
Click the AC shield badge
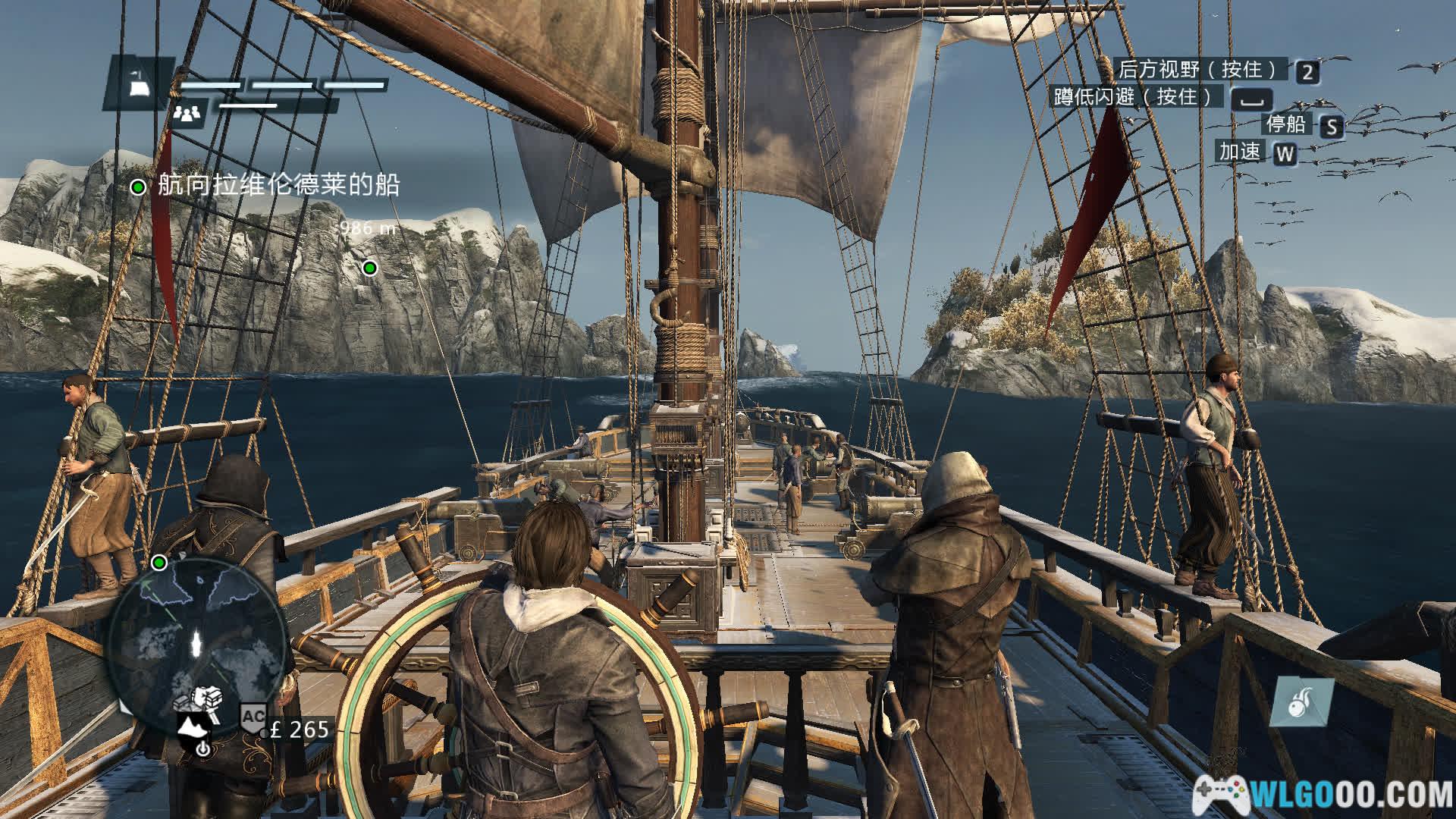pyautogui.click(x=253, y=717)
